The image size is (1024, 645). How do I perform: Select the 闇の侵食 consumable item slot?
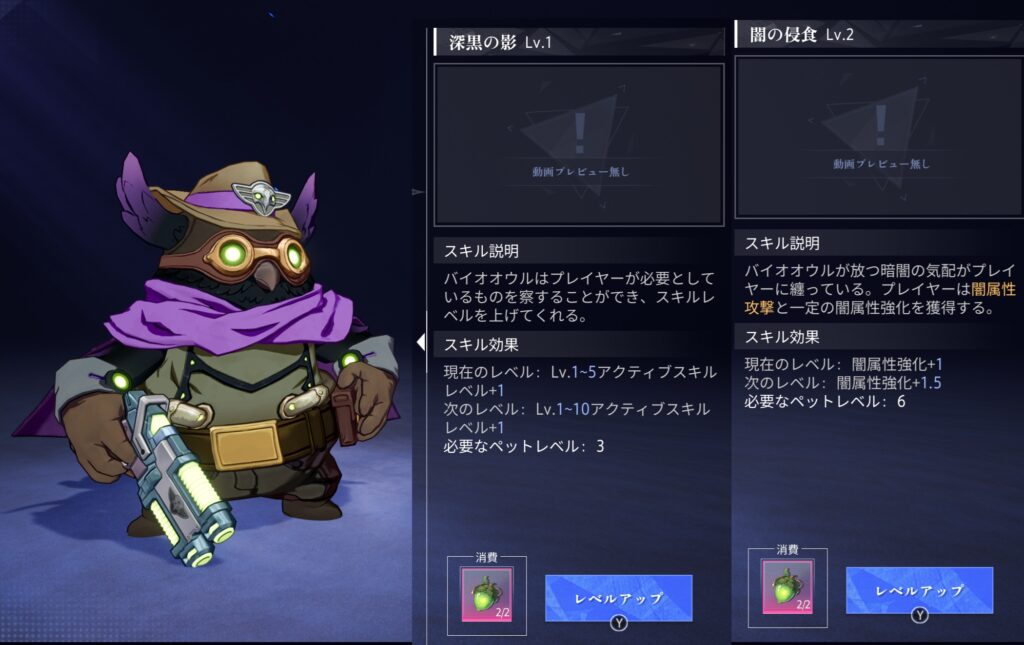coord(787,586)
